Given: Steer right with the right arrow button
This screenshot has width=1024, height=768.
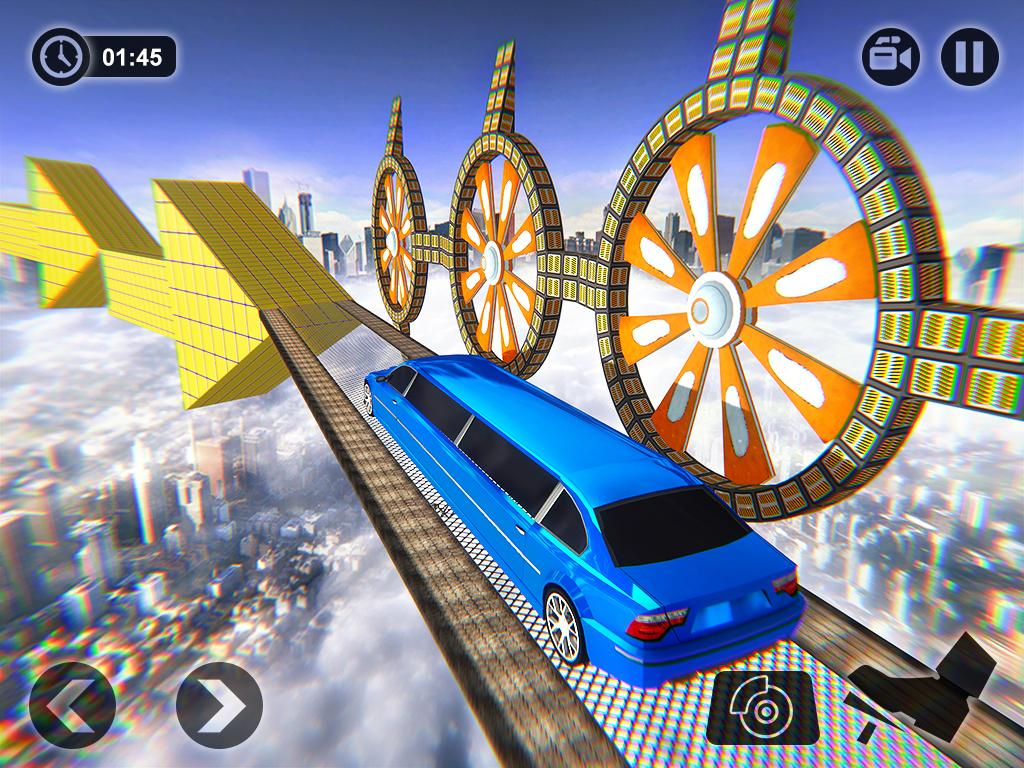Looking at the screenshot, I should tap(219, 705).
